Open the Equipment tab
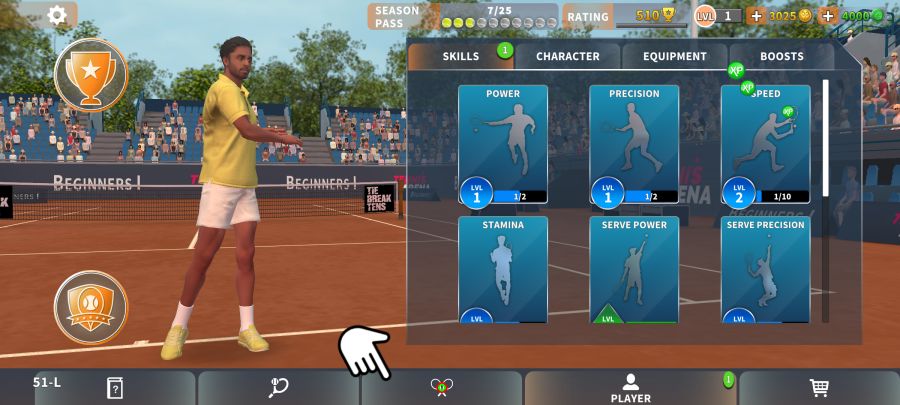This screenshot has width=900, height=405. pos(675,56)
